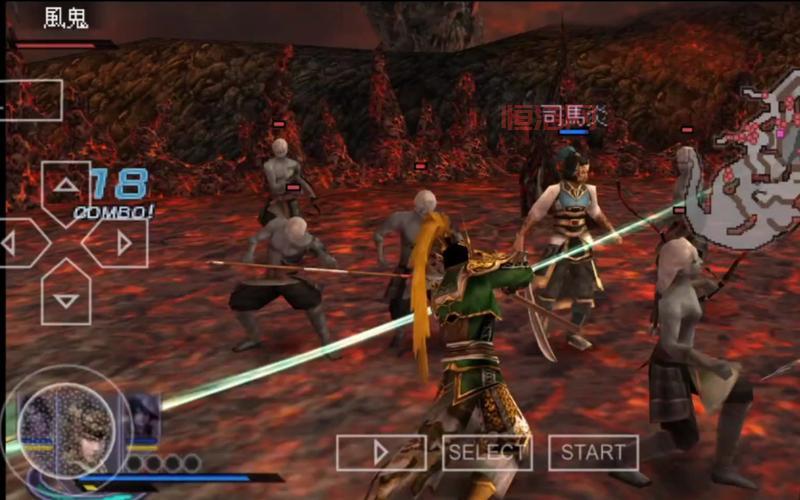Select the active character portrait
800x500 pixels.
pos(67,420)
